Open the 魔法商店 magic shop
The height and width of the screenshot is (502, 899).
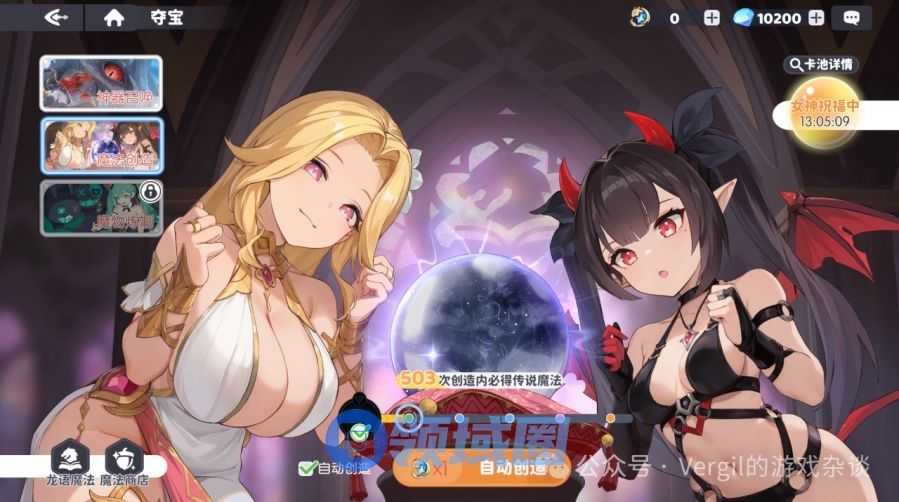124,461
